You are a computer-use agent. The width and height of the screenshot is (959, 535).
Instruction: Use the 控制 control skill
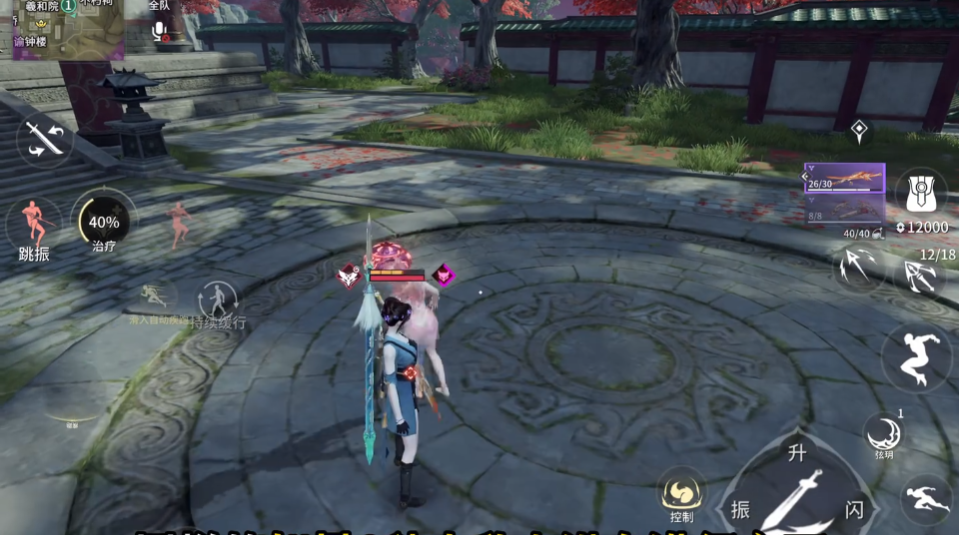tap(682, 493)
